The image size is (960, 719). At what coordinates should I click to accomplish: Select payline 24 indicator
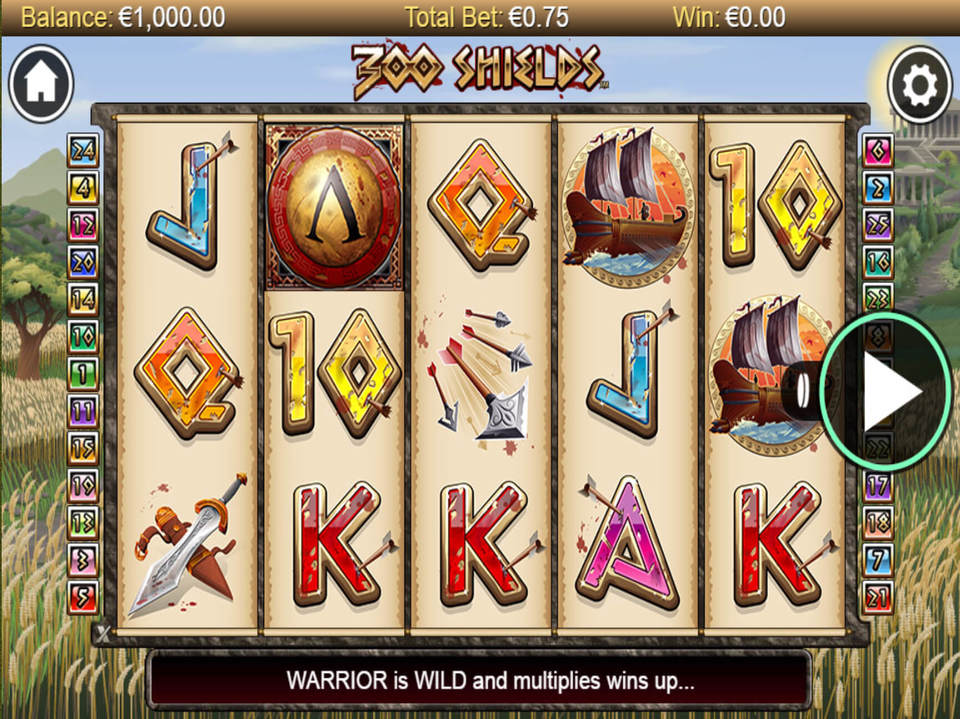point(82,150)
